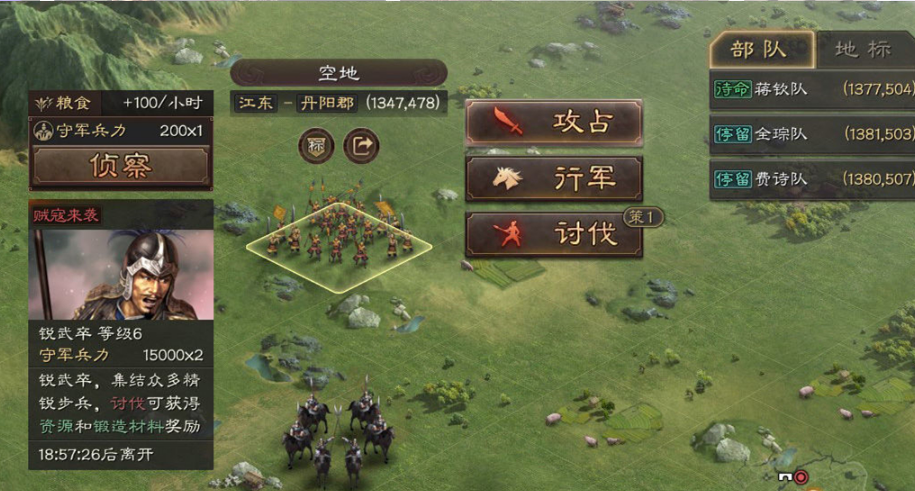Open the 地标 landmarks tab
Screen dimensions: 915x491
(860, 50)
